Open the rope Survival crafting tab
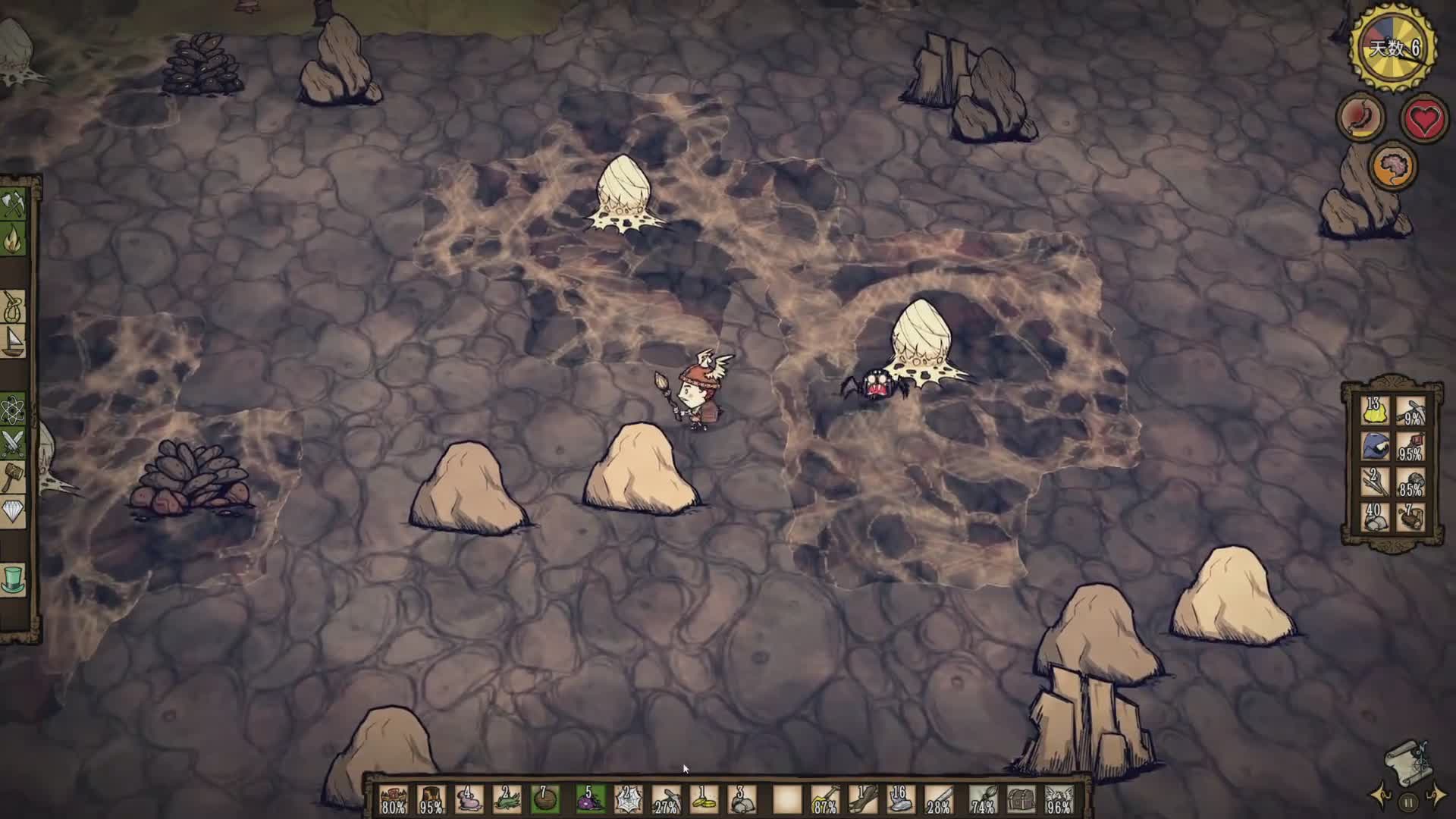The height and width of the screenshot is (819, 1456). [x=14, y=307]
